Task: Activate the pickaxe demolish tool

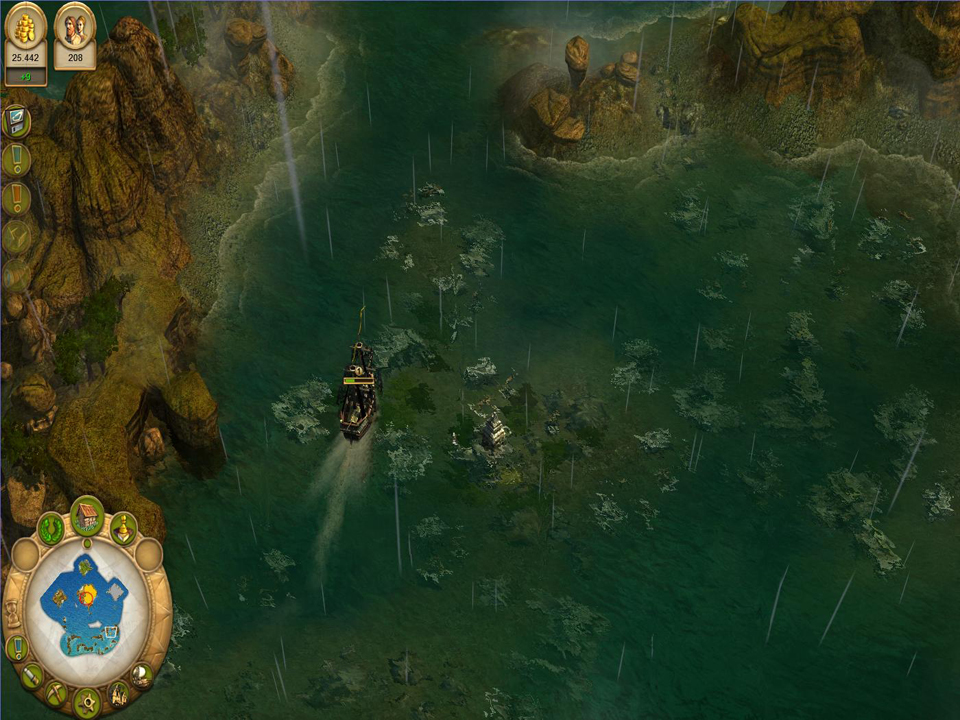Action: pyautogui.click(x=56, y=693)
